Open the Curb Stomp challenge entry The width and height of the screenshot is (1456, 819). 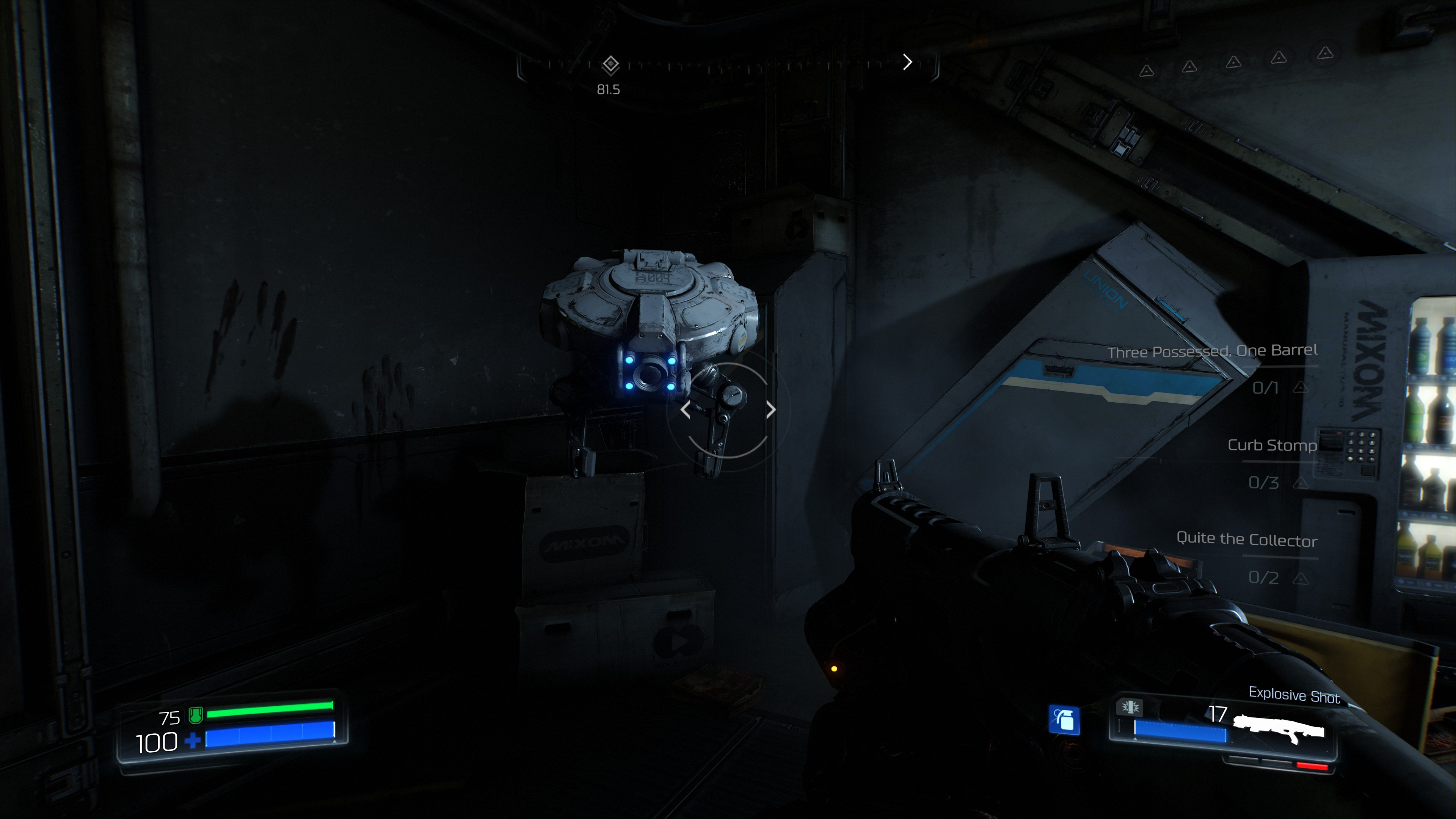pyautogui.click(x=1272, y=446)
